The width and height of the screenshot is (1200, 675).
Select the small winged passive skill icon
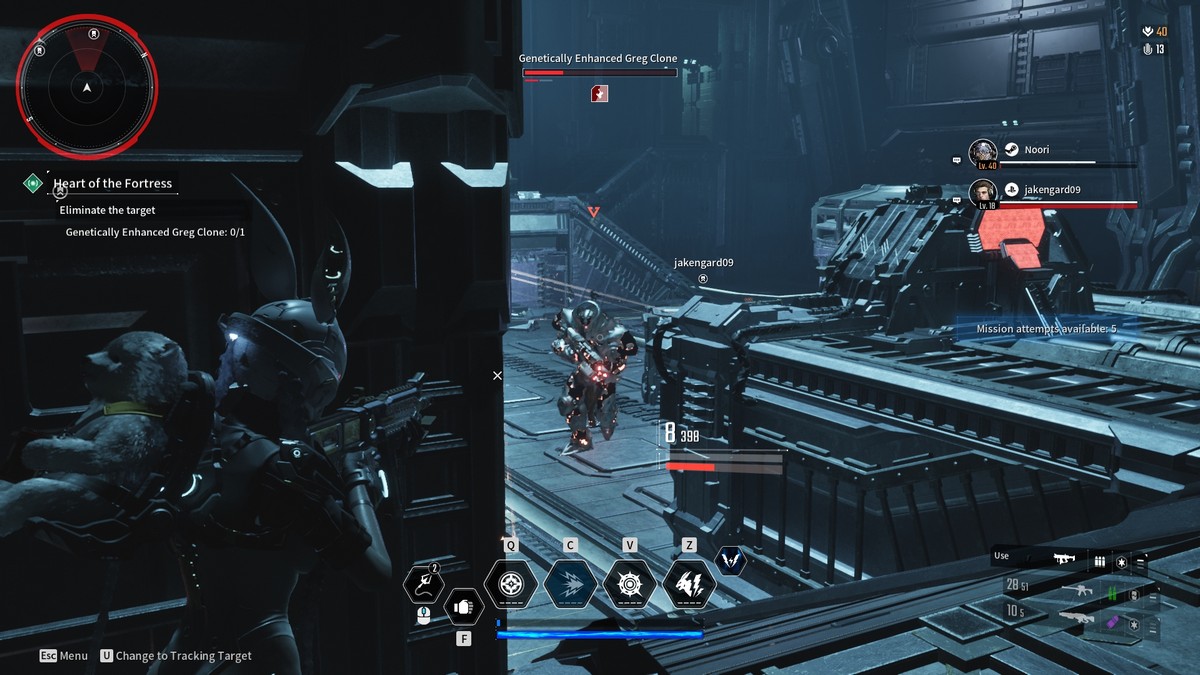click(731, 561)
